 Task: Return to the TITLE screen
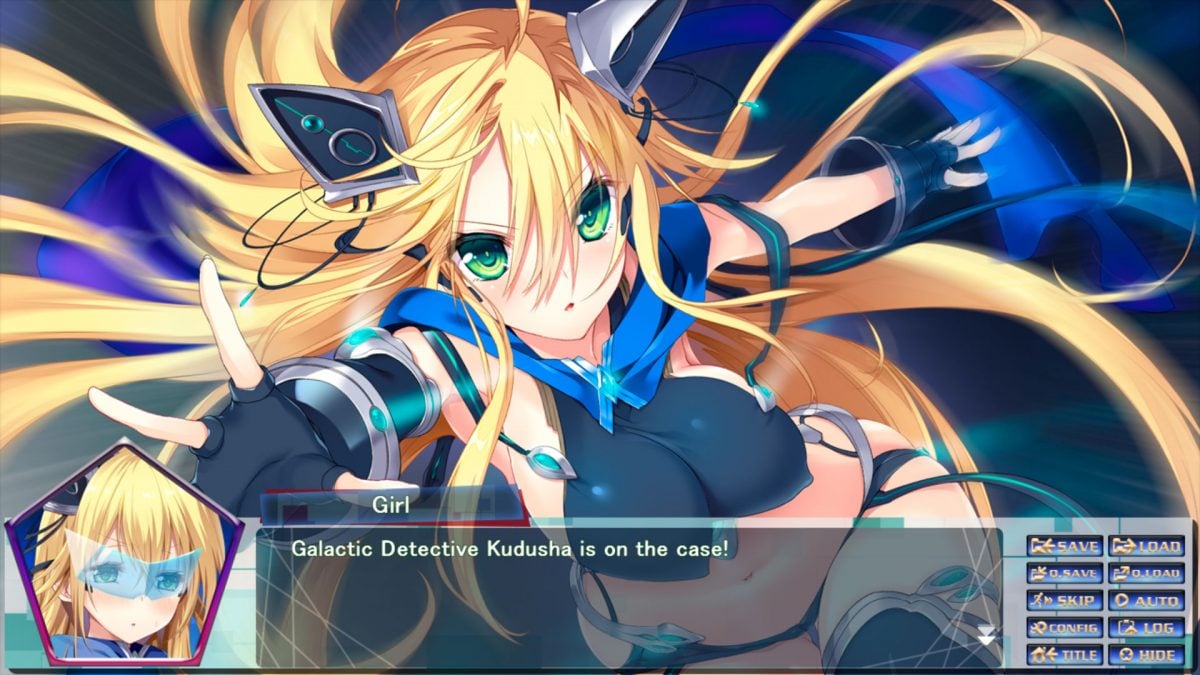pos(1065,656)
